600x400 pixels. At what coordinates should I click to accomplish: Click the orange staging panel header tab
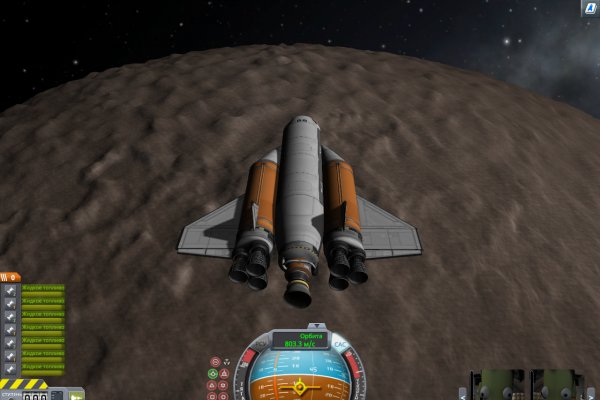(x=10, y=277)
